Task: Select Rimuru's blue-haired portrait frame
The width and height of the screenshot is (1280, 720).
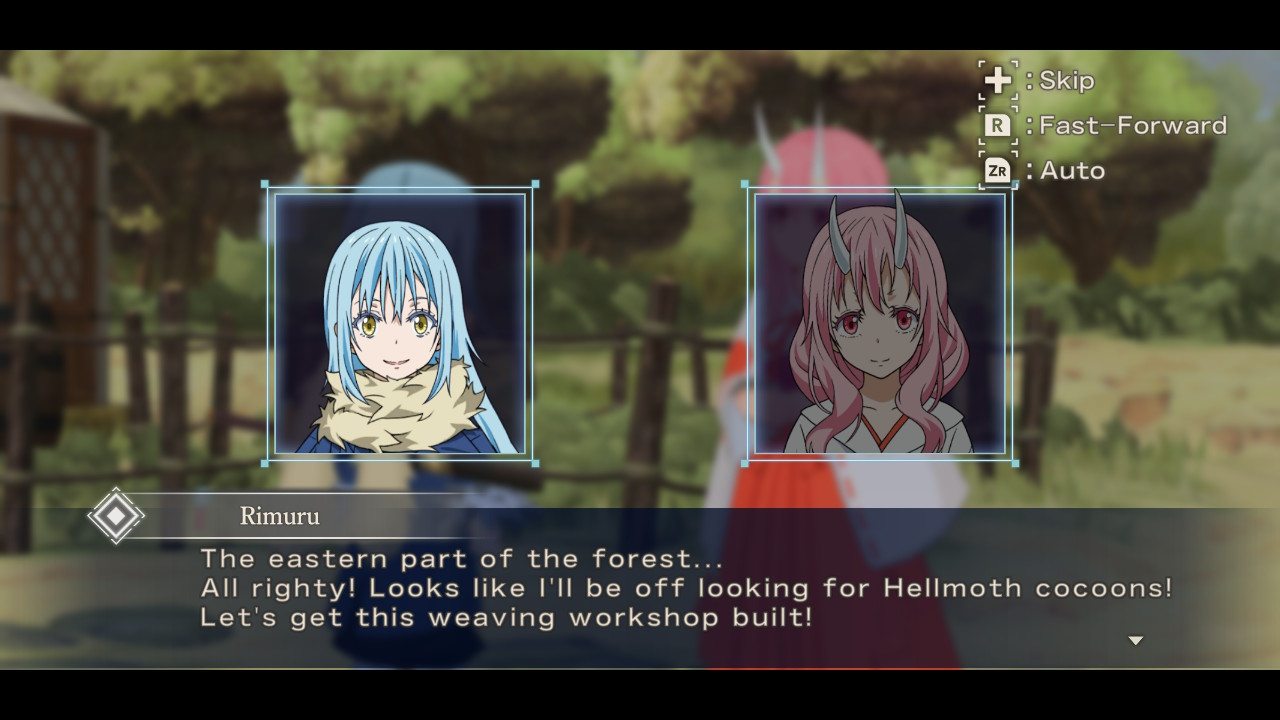Action: pyautogui.click(x=400, y=323)
